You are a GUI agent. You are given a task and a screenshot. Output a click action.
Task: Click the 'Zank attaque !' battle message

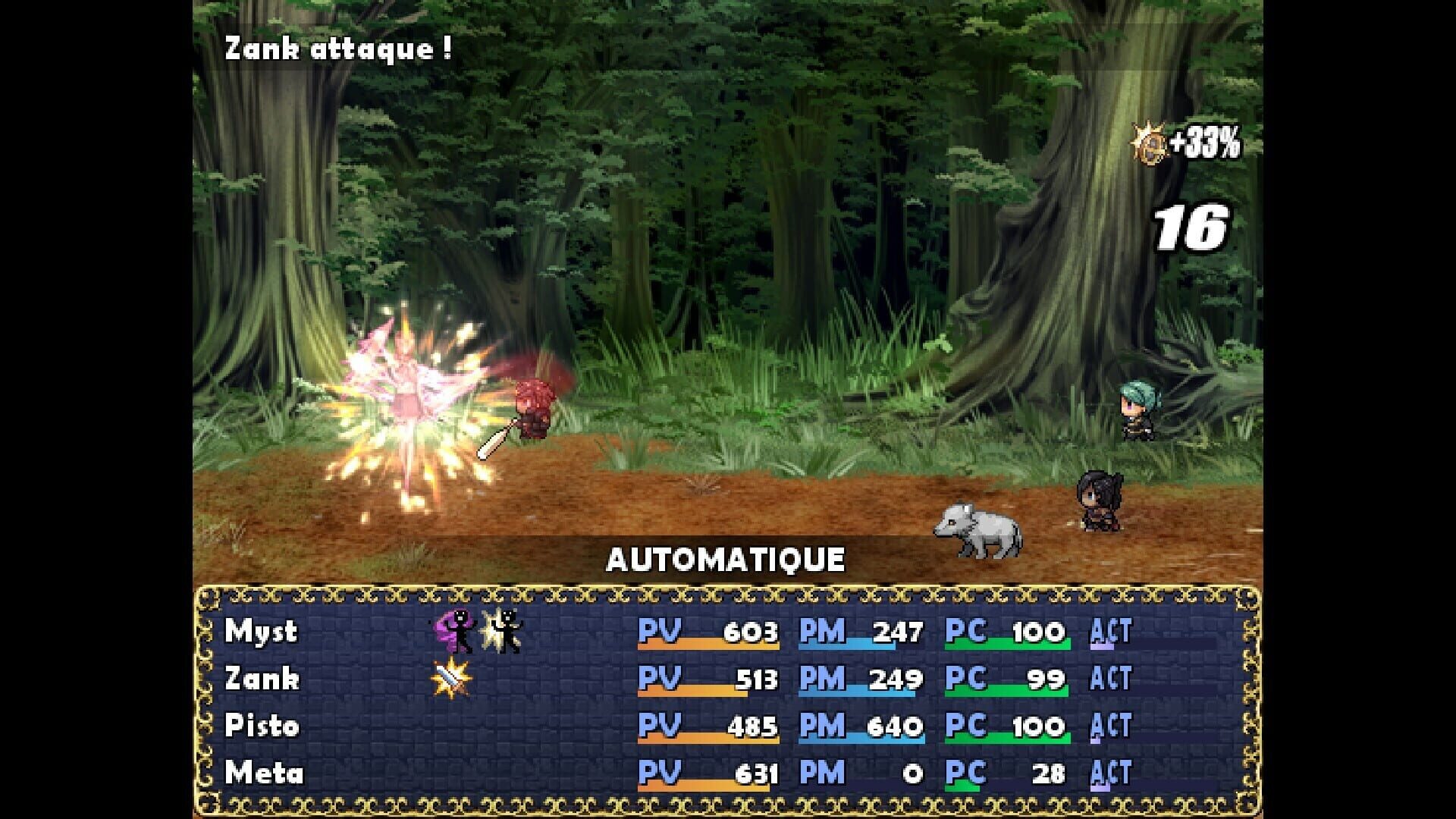(337, 49)
